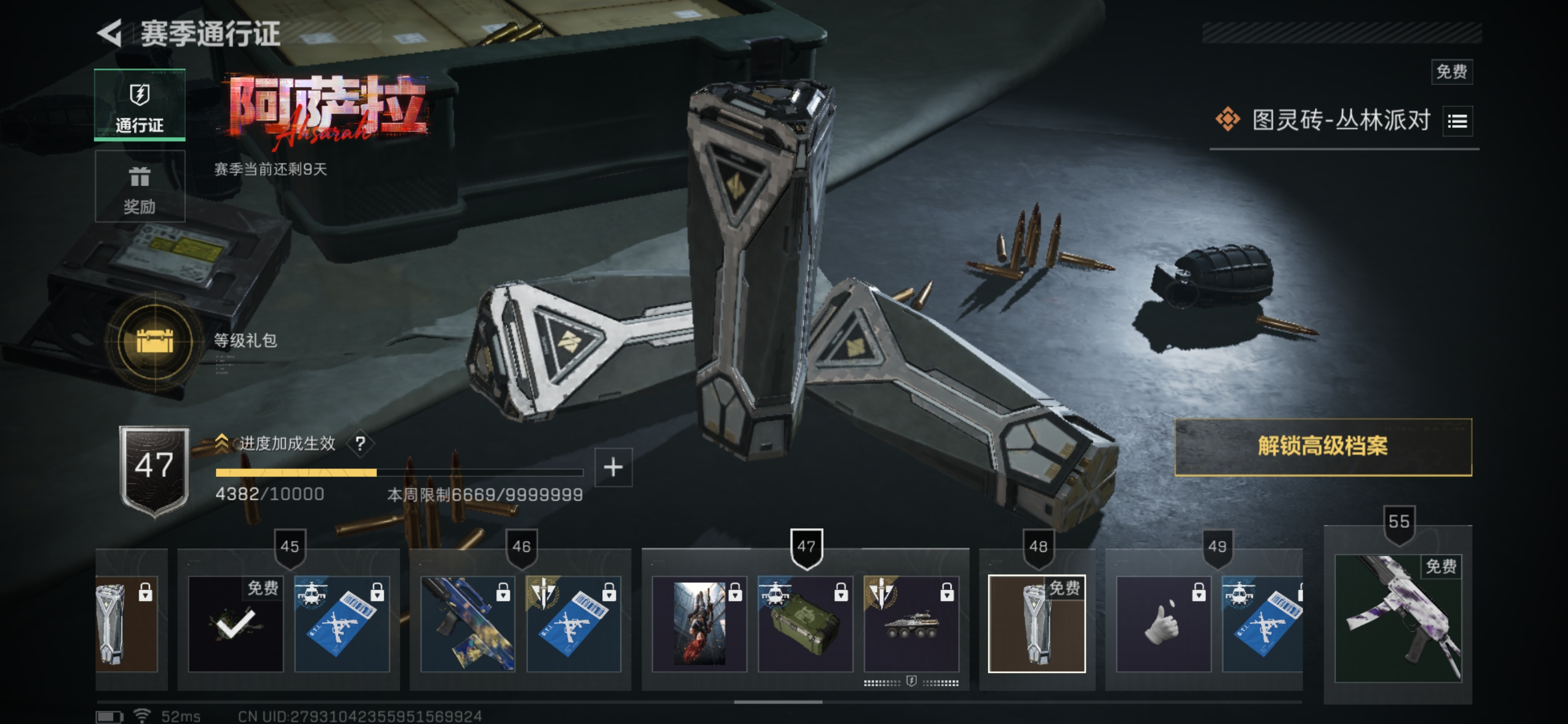This screenshot has height=724, width=1568.
Task: Select the highlighted free level 48 brick
Action: (1036, 624)
